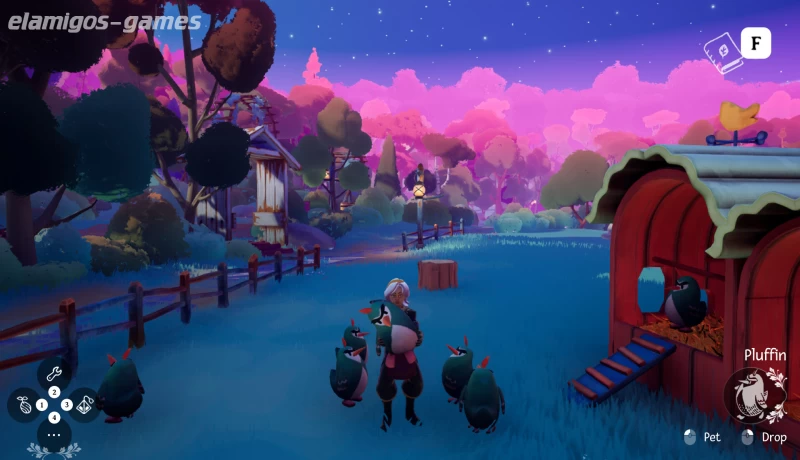Open the three-dots more options slot
The height and width of the screenshot is (460, 800).
[54, 435]
